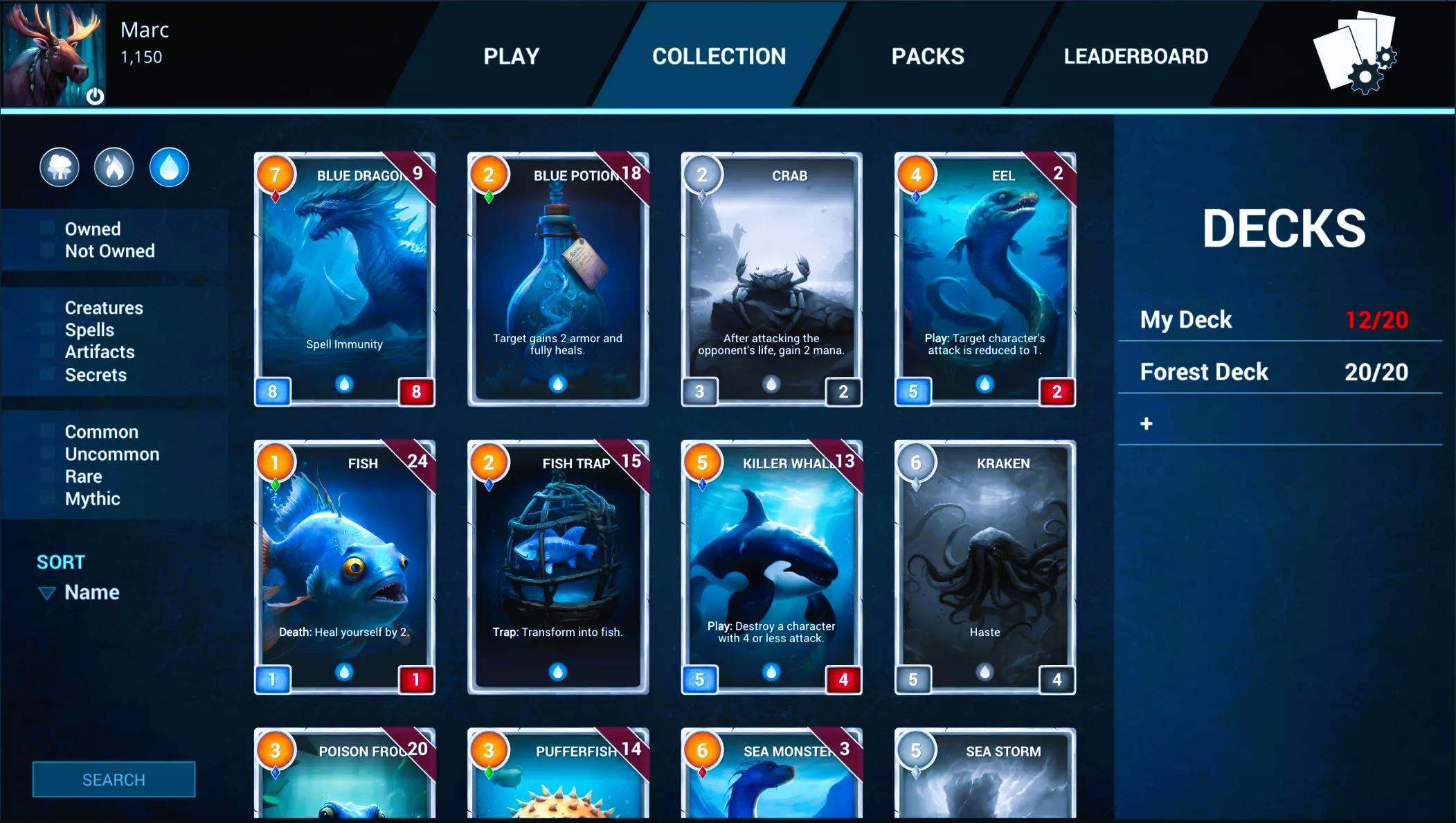Switch to the PACKS tab
This screenshot has height=823, width=1456.
(x=928, y=56)
